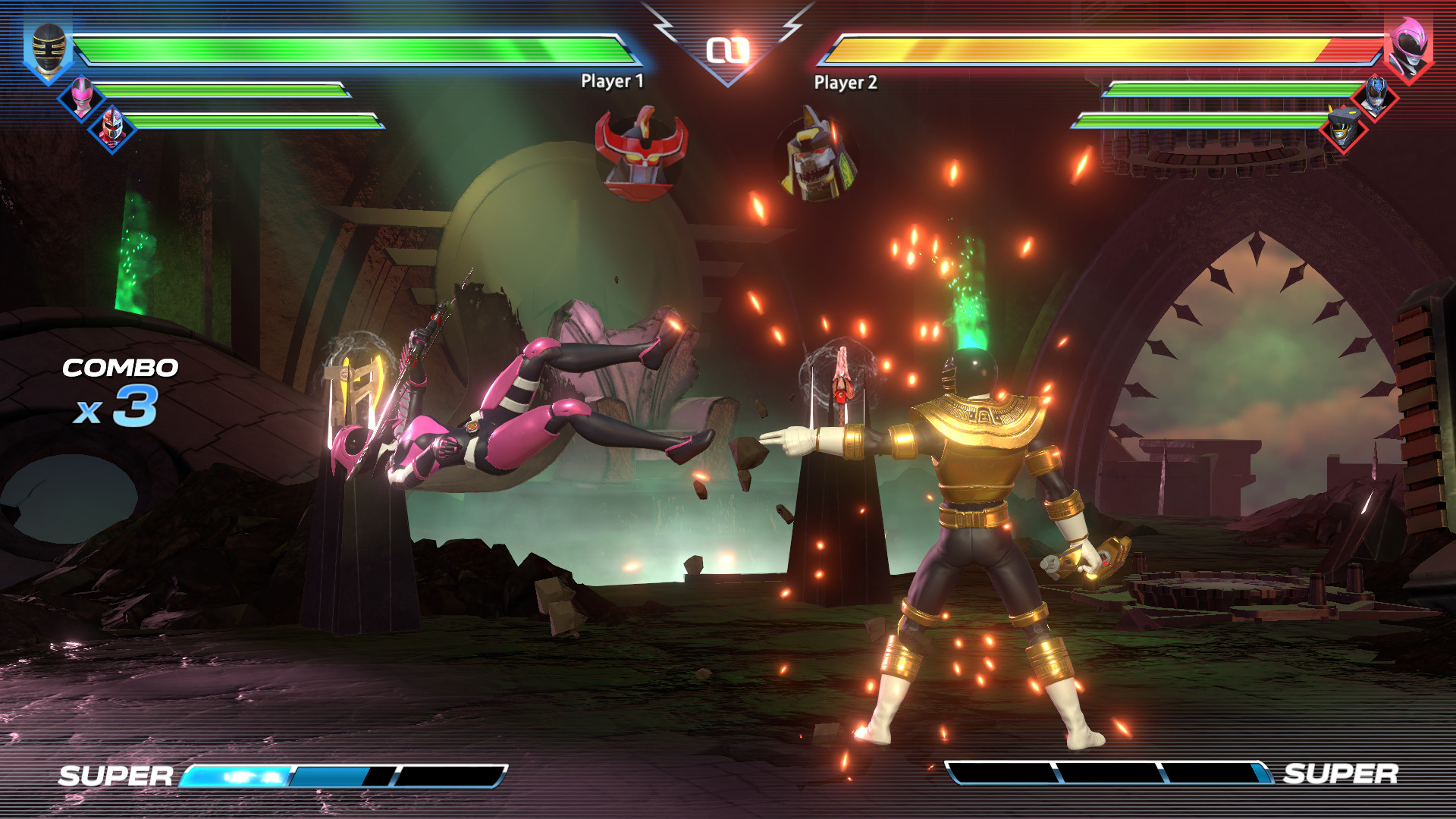Click Player 1's blue super meter gauge
This screenshot has height=819, width=1456.
coord(341,776)
